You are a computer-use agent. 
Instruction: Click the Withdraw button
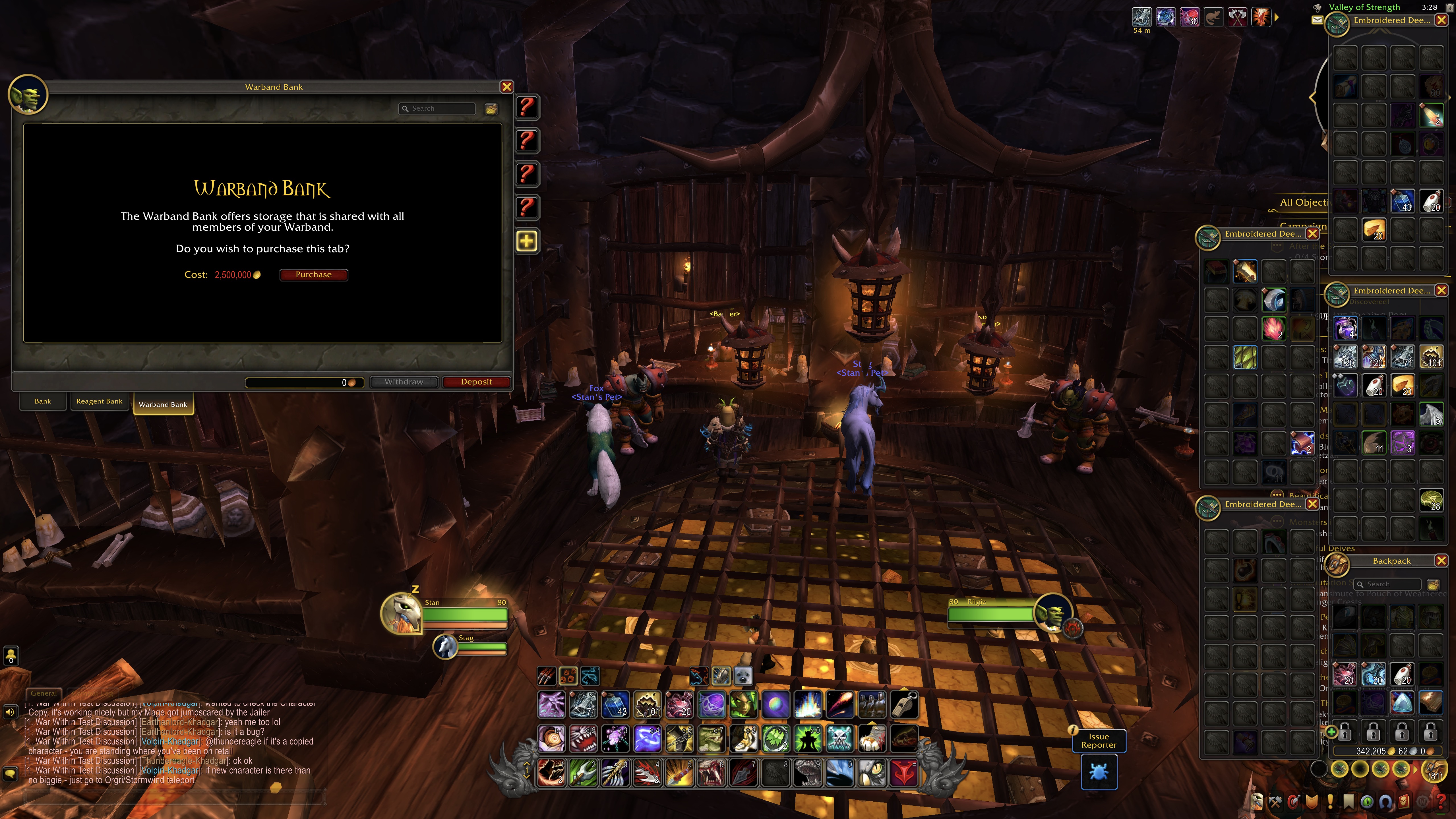tap(404, 382)
